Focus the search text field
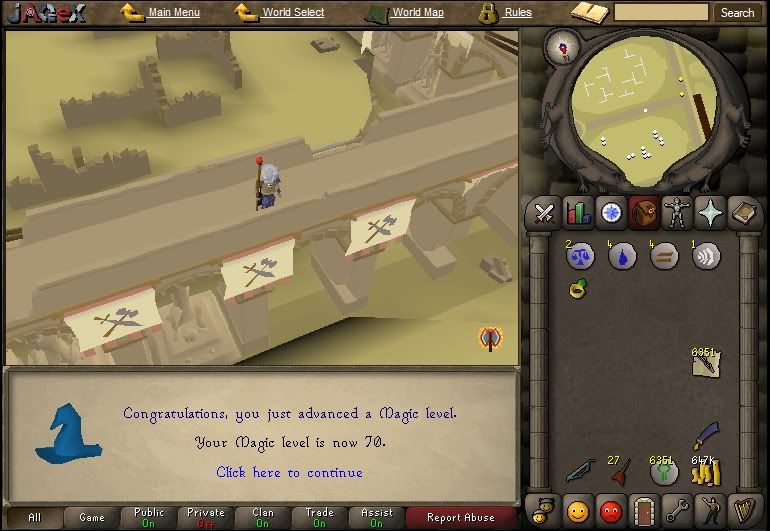The height and width of the screenshot is (531, 770). (661, 13)
